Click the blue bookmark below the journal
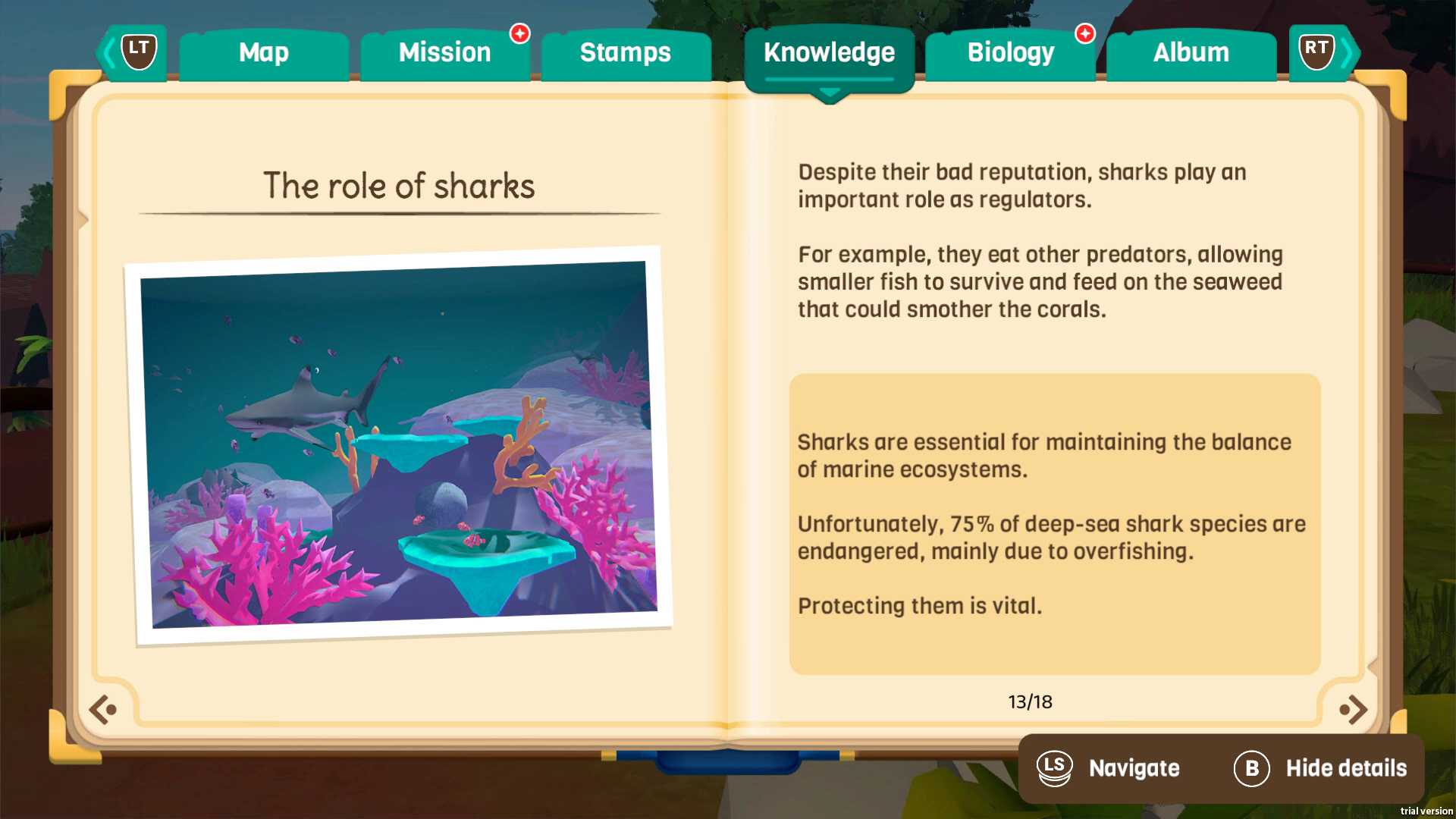 (x=728, y=759)
